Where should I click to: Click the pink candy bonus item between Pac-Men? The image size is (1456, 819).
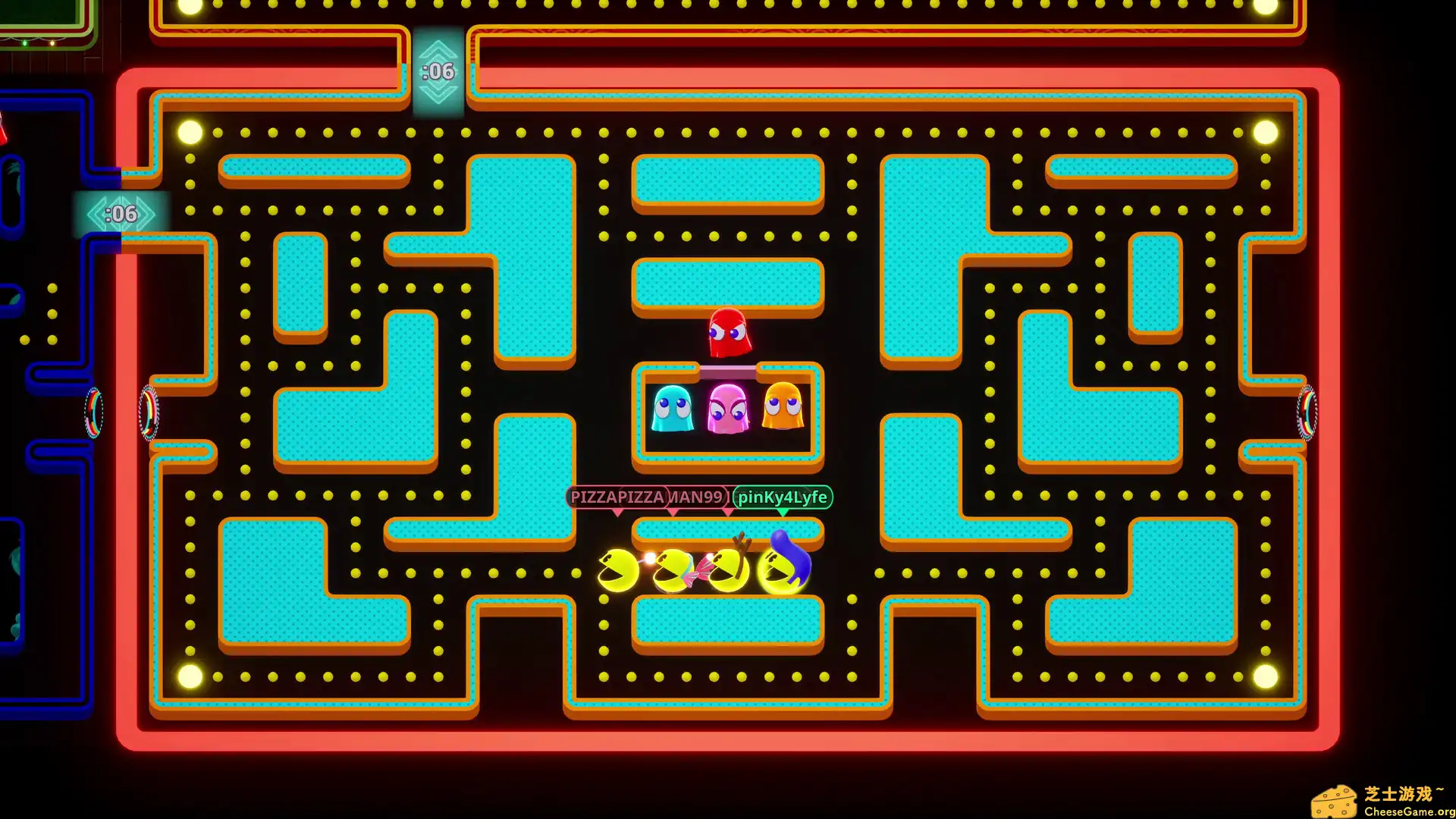(x=701, y=573)
